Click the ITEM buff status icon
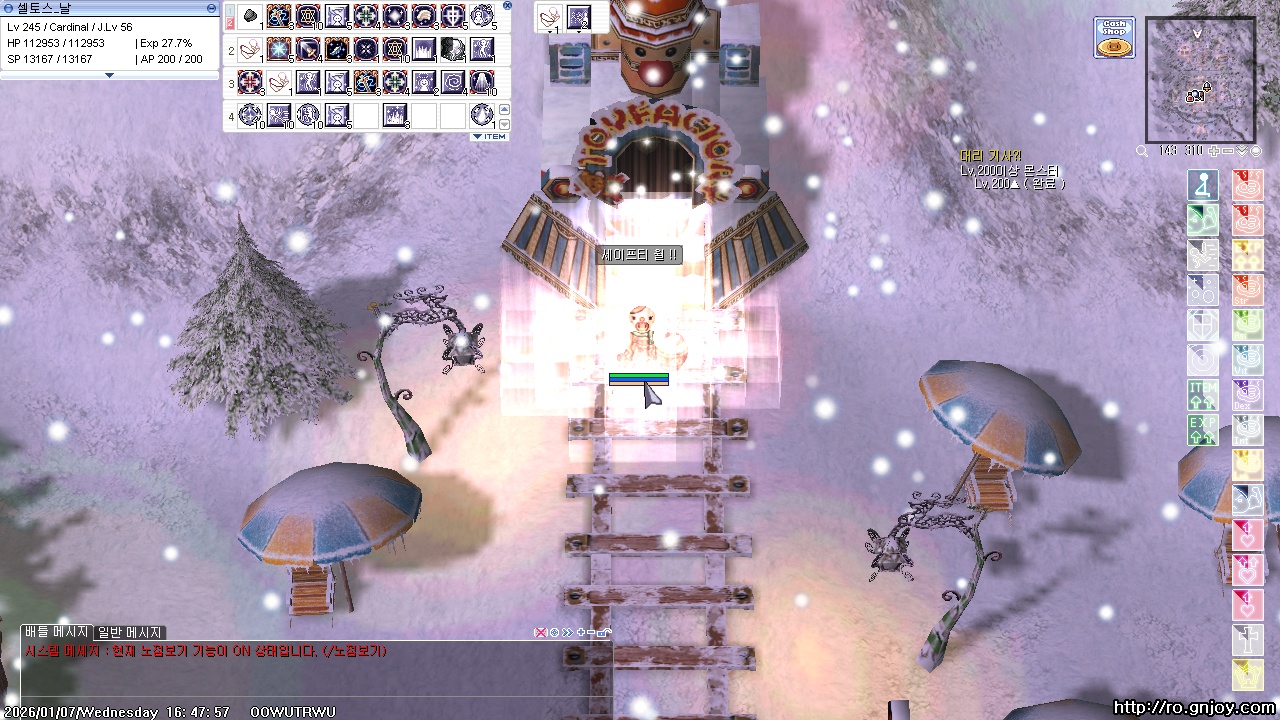 1203,394
